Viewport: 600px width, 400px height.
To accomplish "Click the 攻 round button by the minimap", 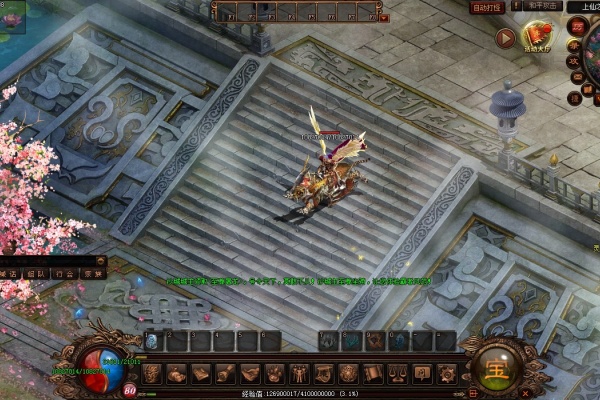I will tap(573, 62).
